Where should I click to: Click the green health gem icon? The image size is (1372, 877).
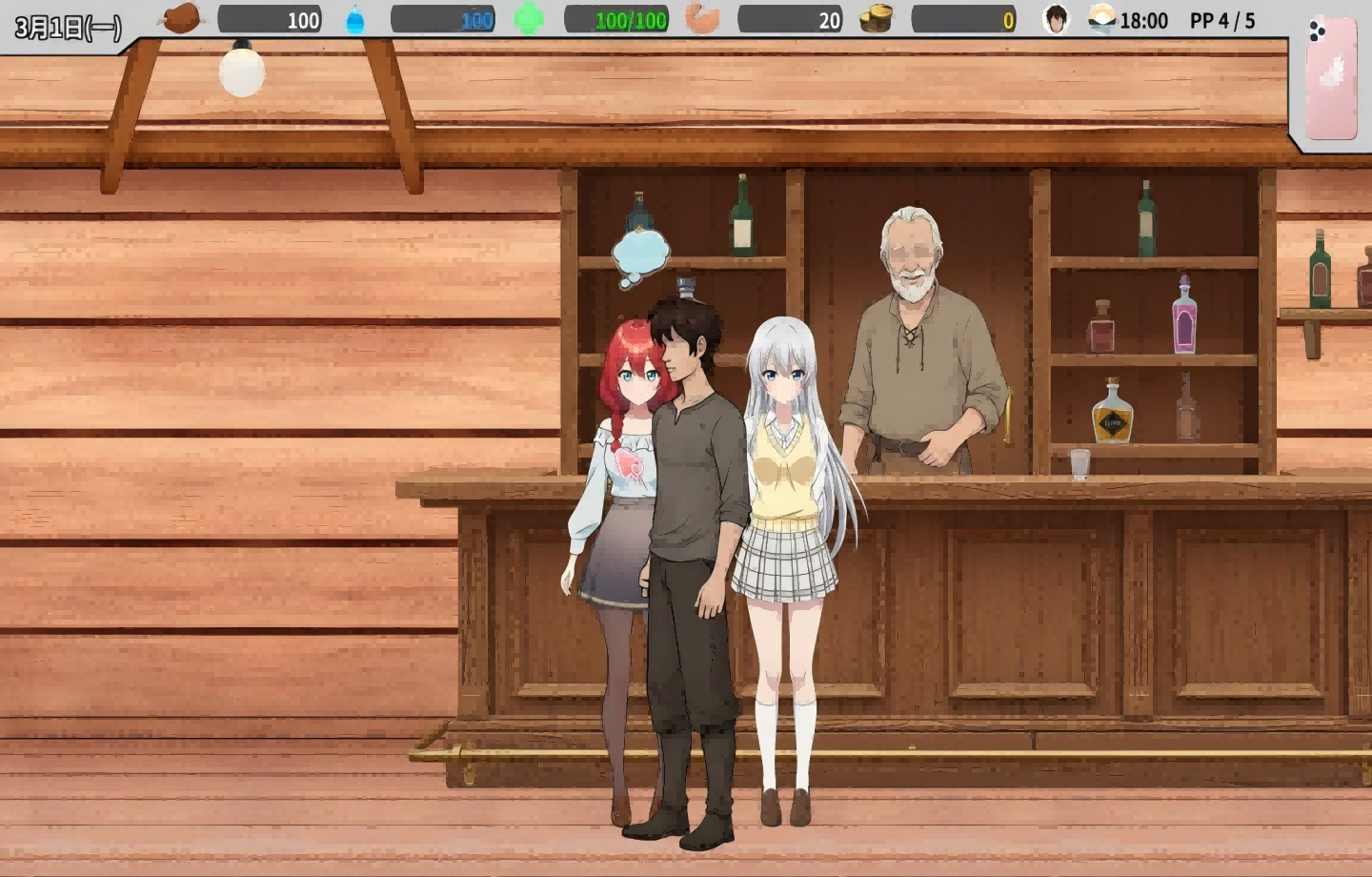click(x=529, y=17)
